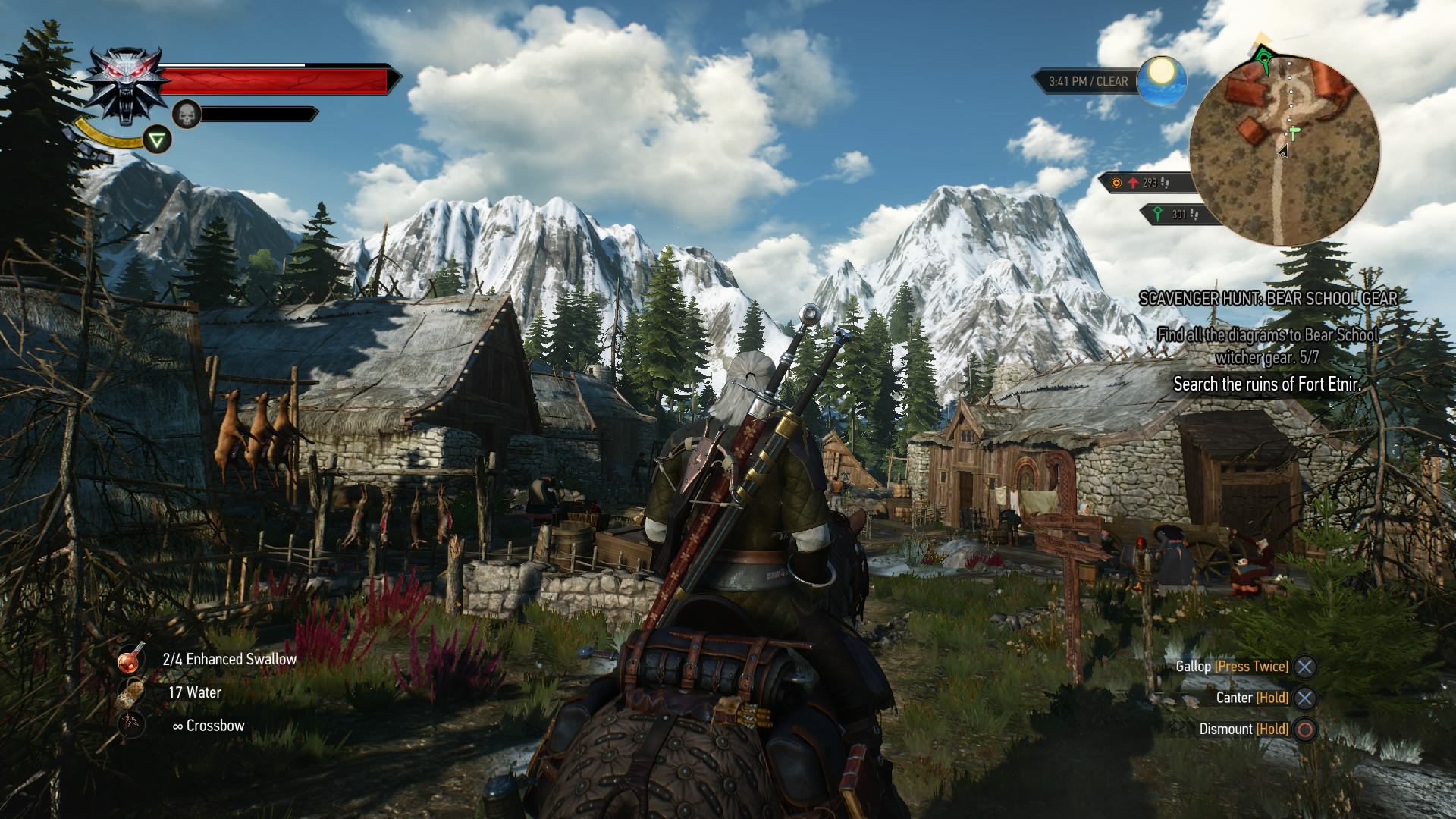Viewport: 1456px width, 819px height.
Task: Select the Enhanced Swallow potion slot
Action: click(131, 660)
